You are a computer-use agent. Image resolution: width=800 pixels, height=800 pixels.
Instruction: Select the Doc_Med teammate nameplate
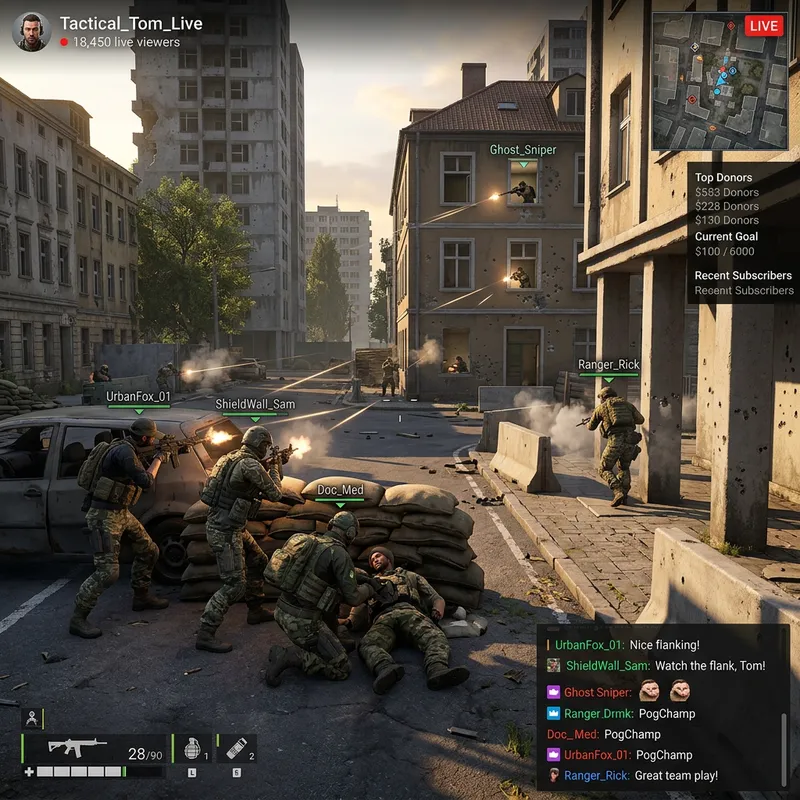340,490
